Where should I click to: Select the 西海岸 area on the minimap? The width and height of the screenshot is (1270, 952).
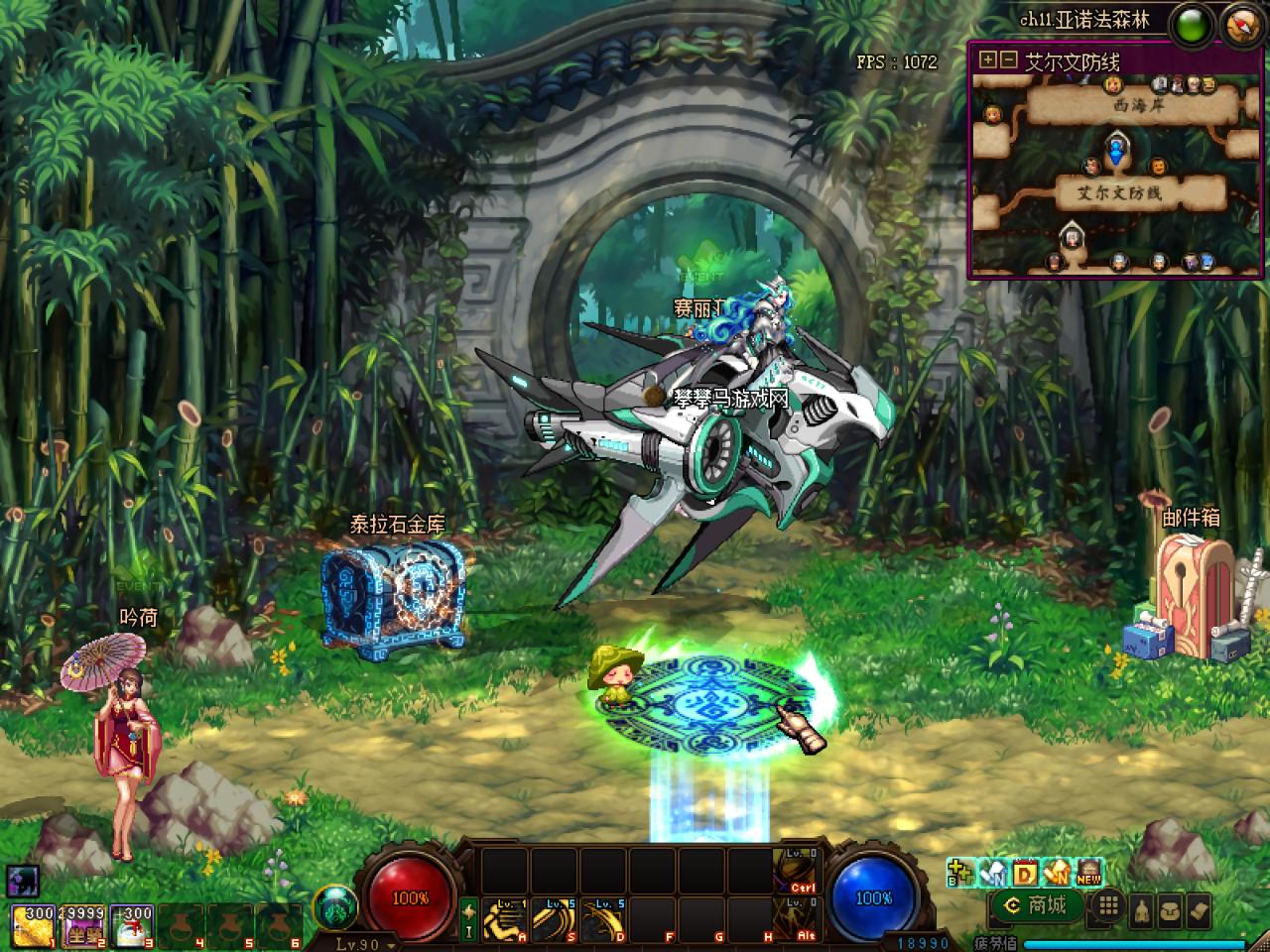tap(1137, 105)
